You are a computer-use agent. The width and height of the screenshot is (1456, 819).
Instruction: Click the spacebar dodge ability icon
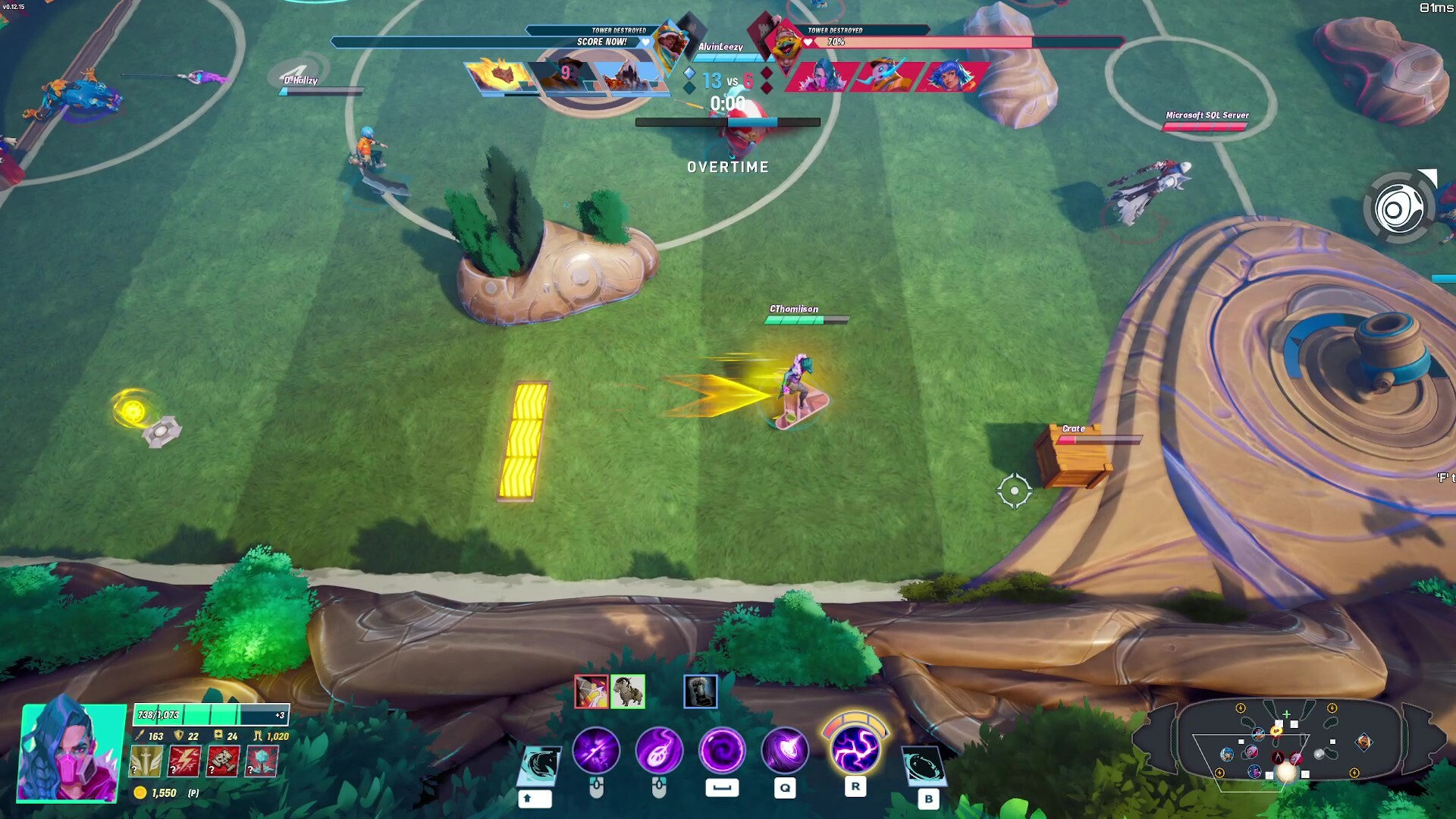pos(721,752)
